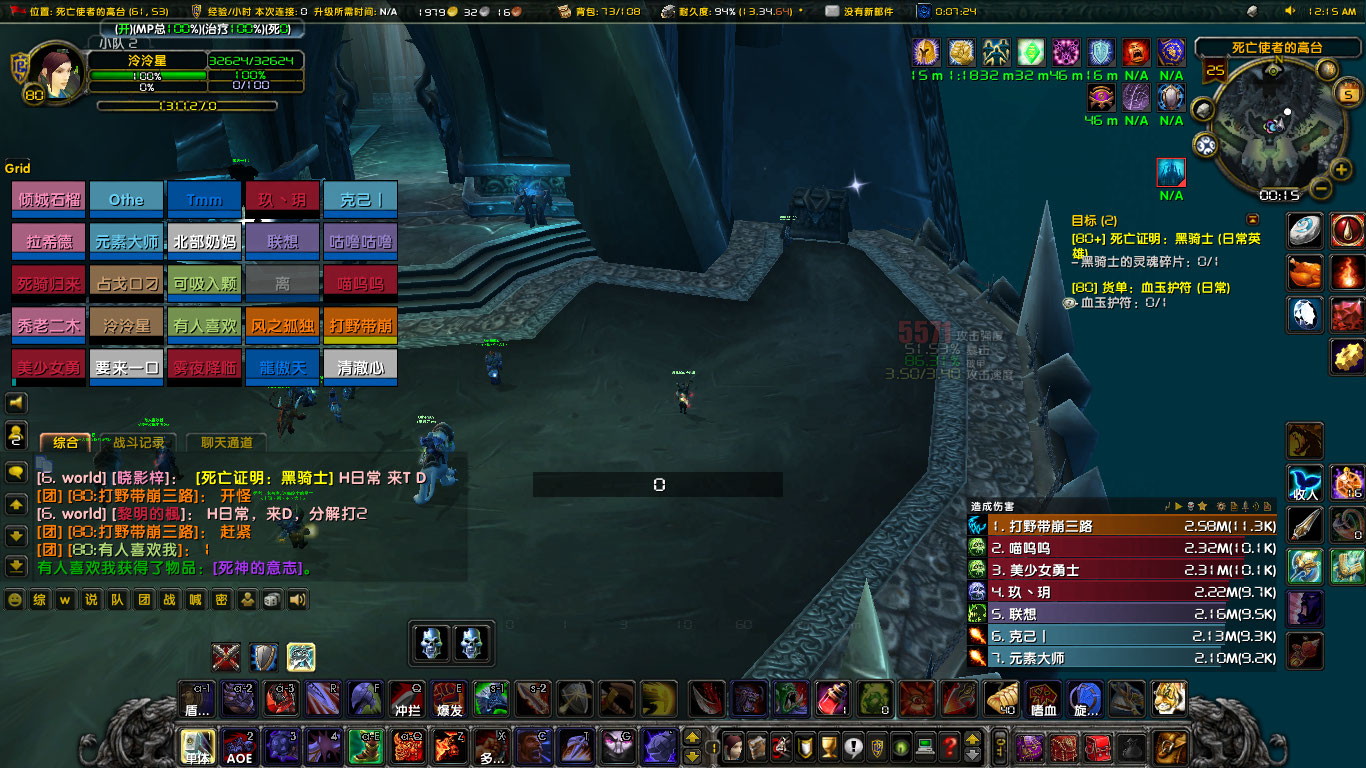1366x768 pixels.
Task: Select raid member 倾城石榴 in Grid
Action: coord(48,199)
